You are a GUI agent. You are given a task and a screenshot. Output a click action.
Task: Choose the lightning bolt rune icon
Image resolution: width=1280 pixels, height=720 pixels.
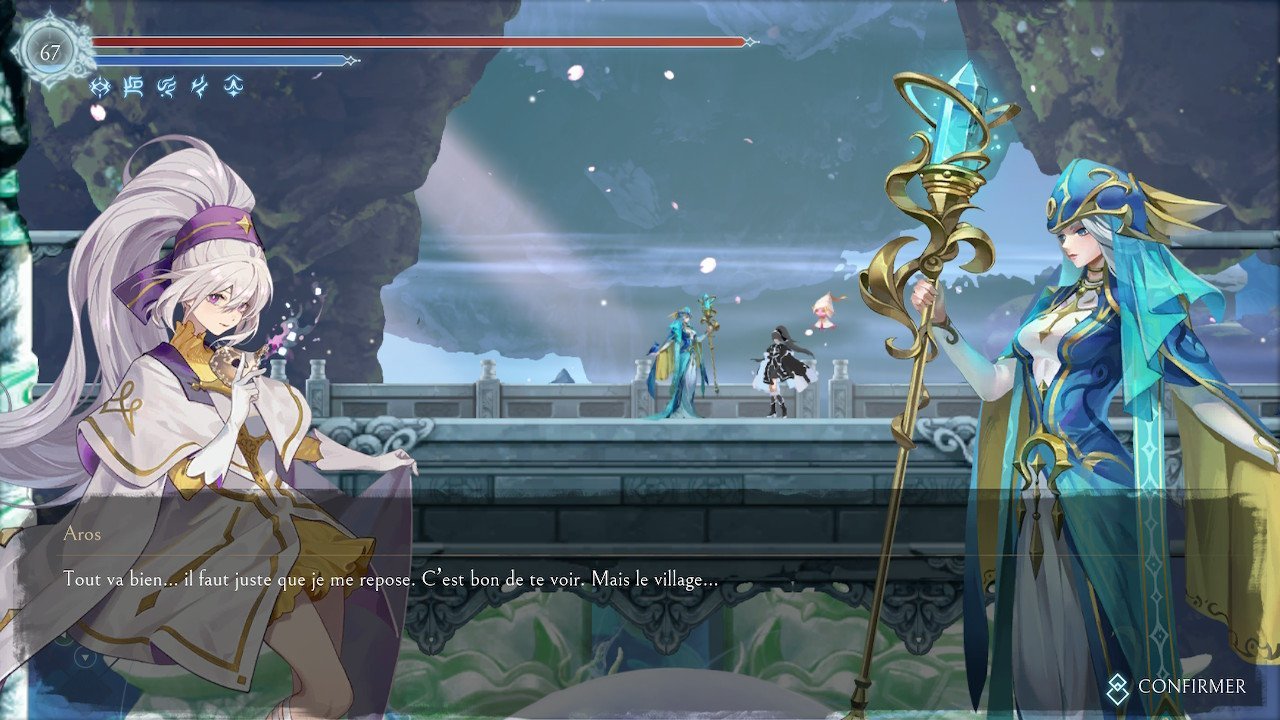(x=199, y=87)
